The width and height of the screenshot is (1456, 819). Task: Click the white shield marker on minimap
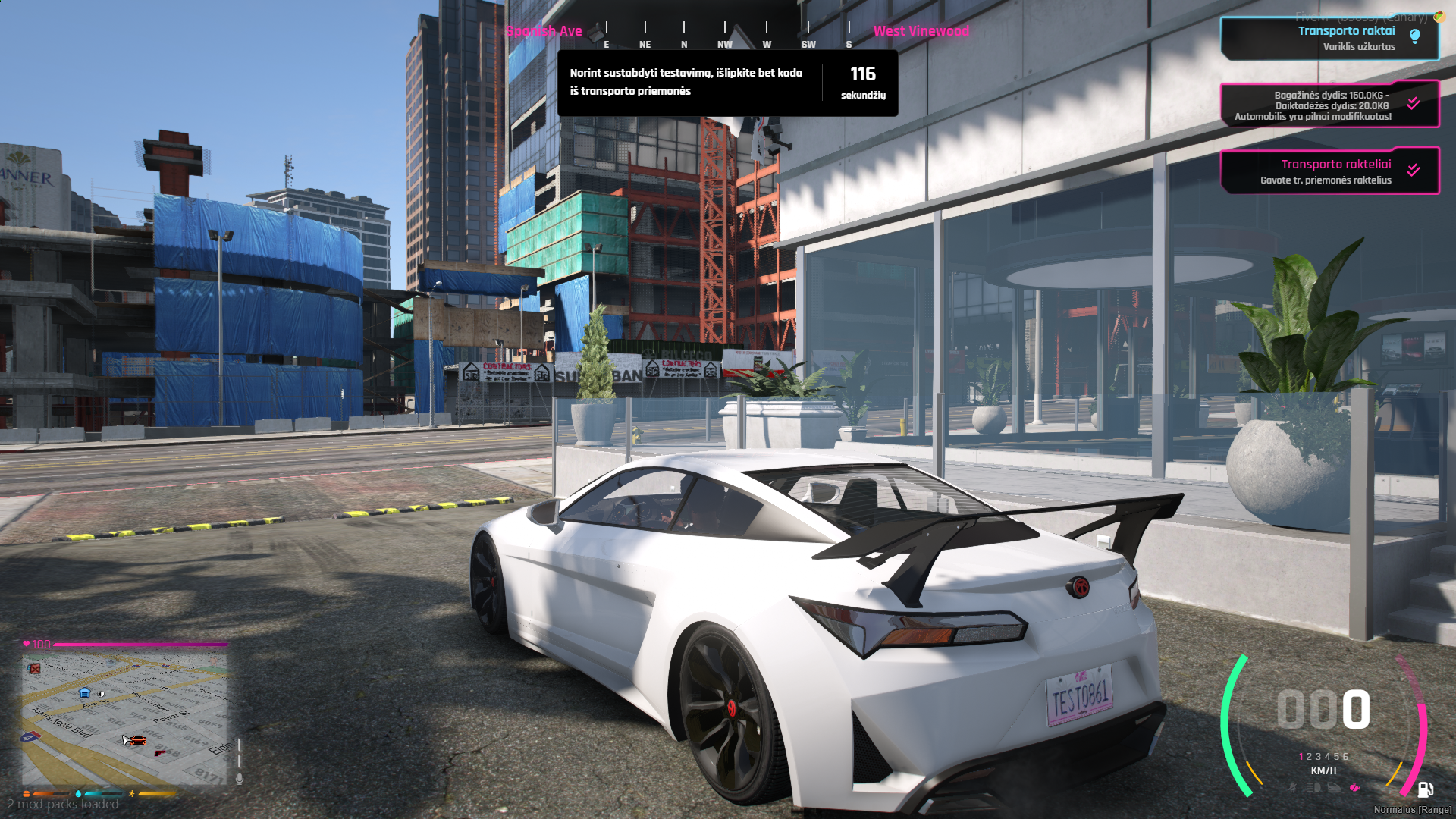[101, 694]
